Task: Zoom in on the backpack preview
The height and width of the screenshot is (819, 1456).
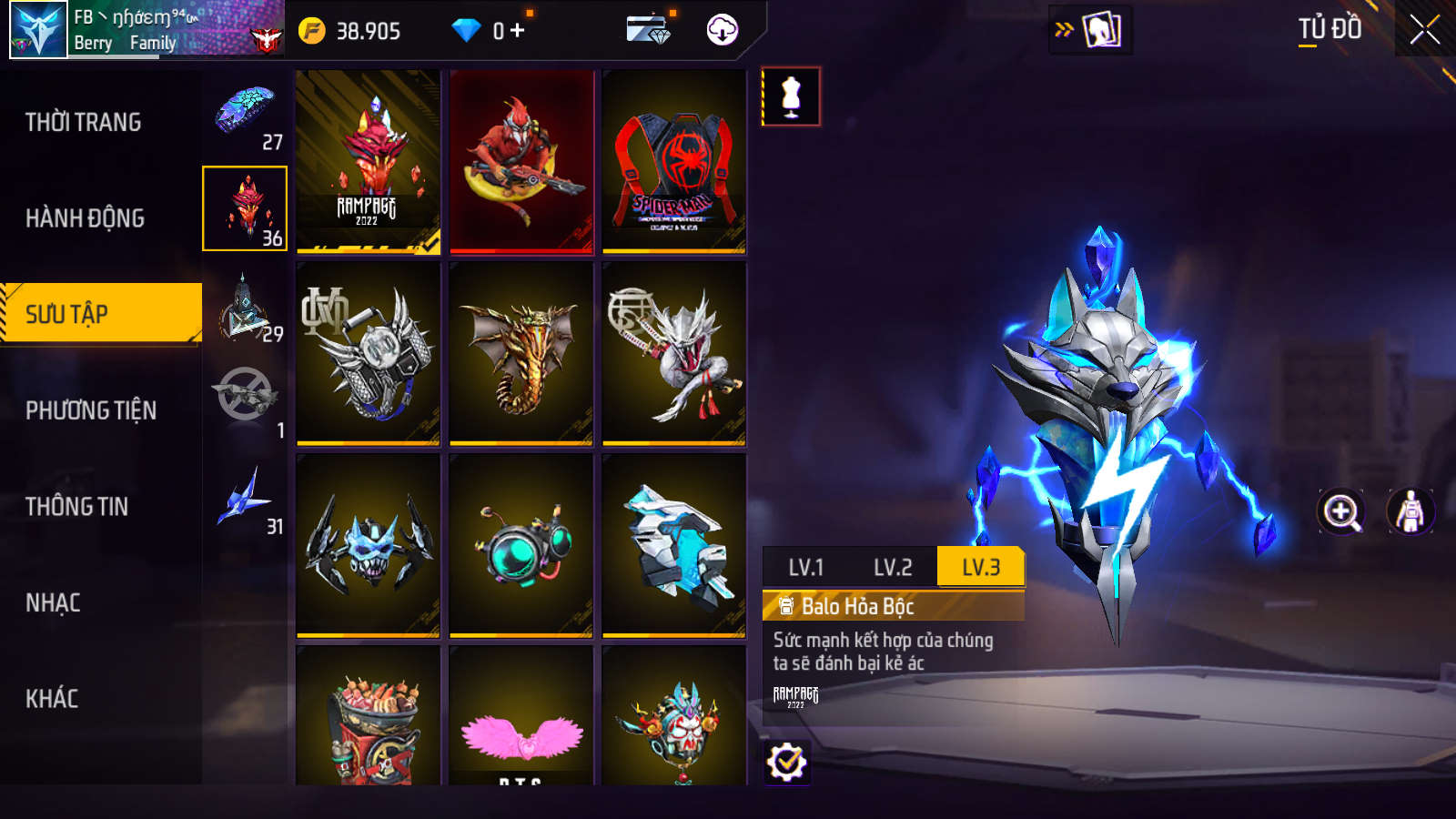Action: (1341, 511)
